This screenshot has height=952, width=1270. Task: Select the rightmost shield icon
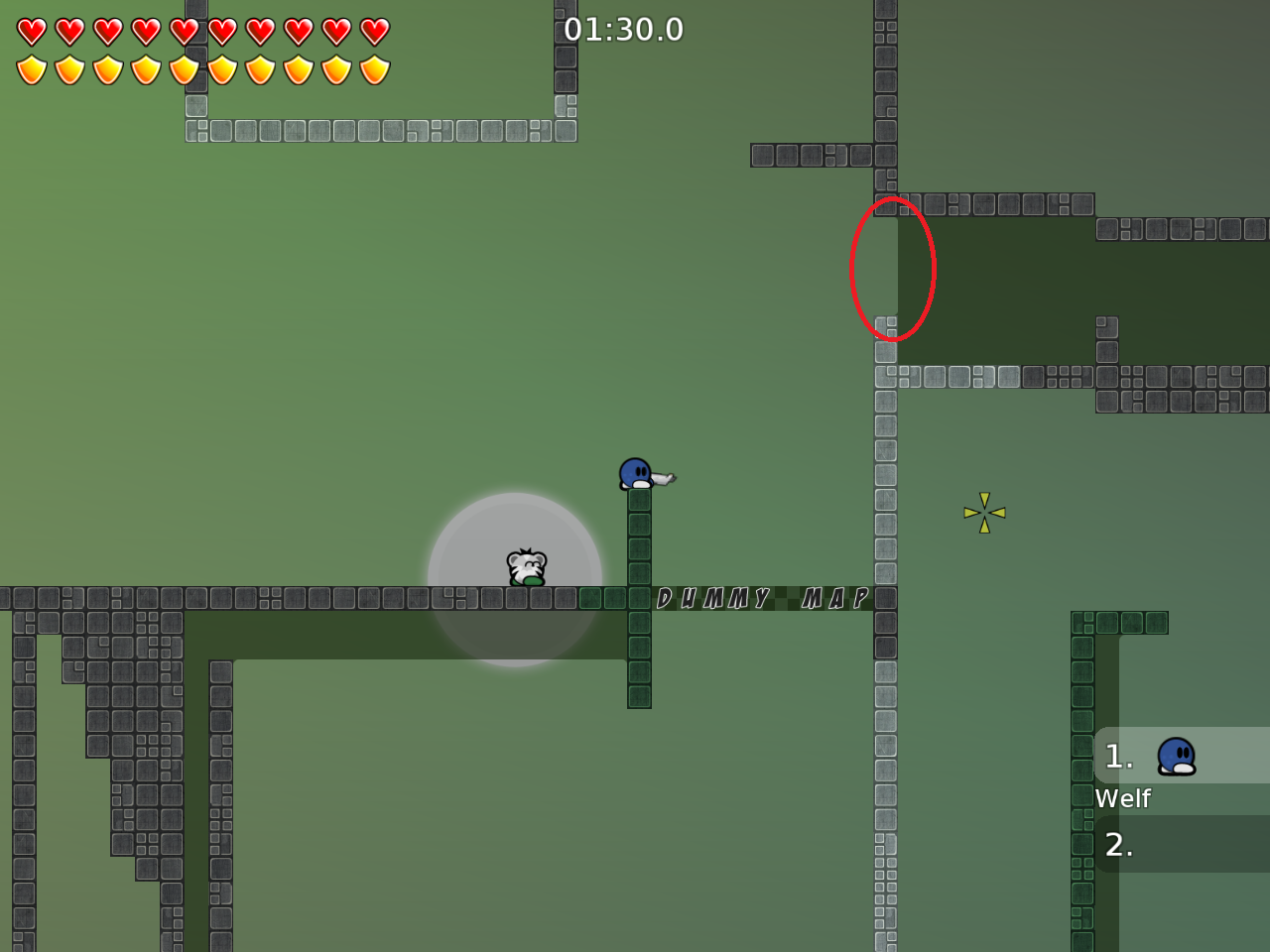pos(373,67)
